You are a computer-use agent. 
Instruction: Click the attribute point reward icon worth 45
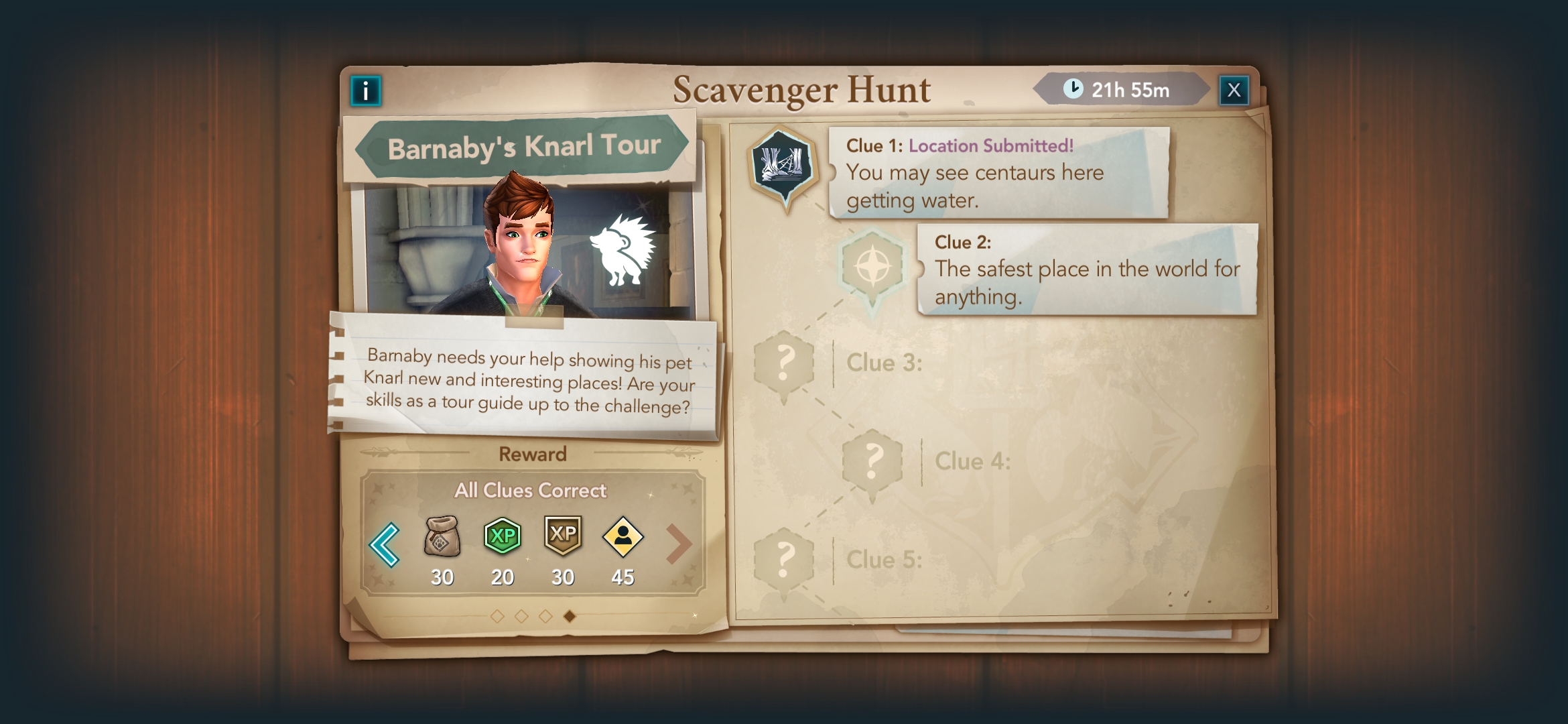point(622,536)
